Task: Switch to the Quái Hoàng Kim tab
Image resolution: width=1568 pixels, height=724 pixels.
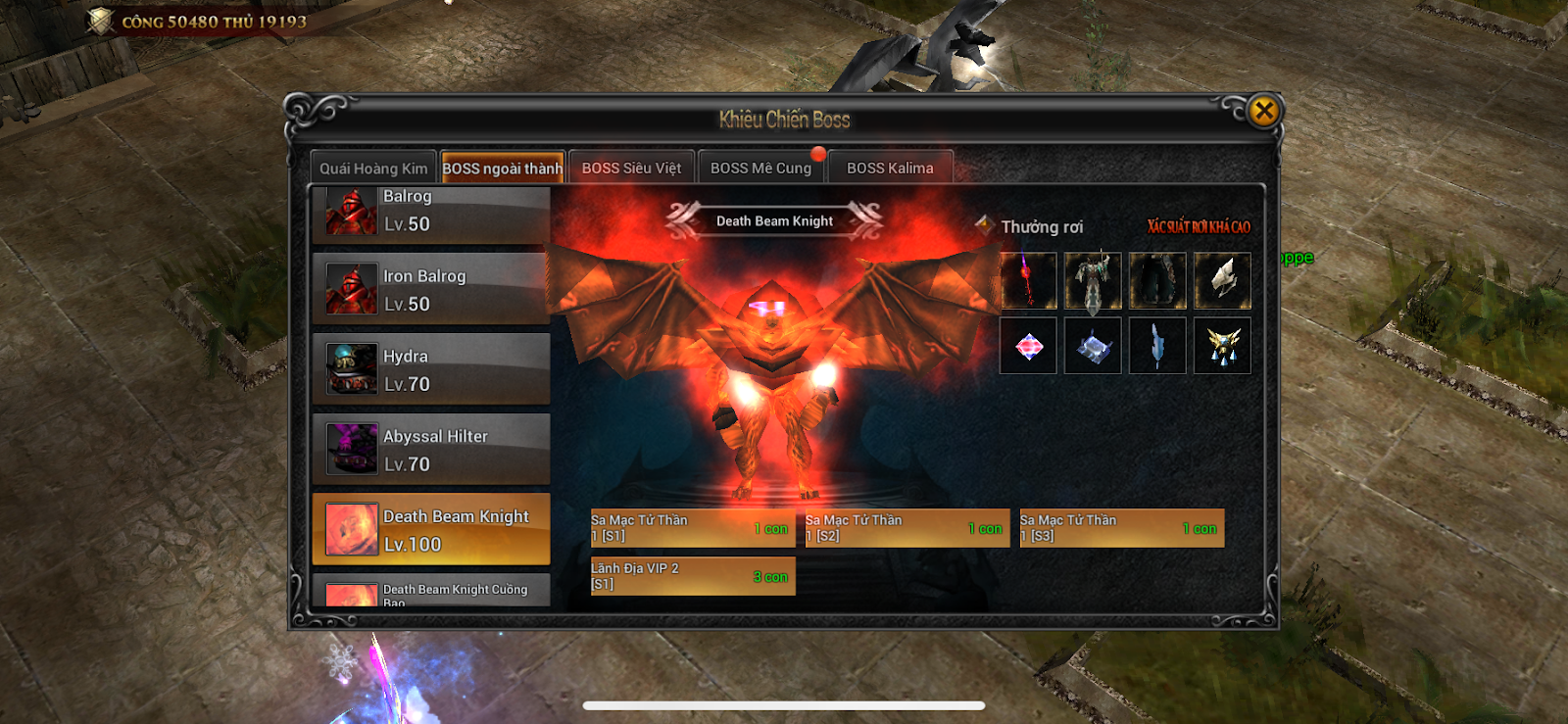Action: (373, 169)
